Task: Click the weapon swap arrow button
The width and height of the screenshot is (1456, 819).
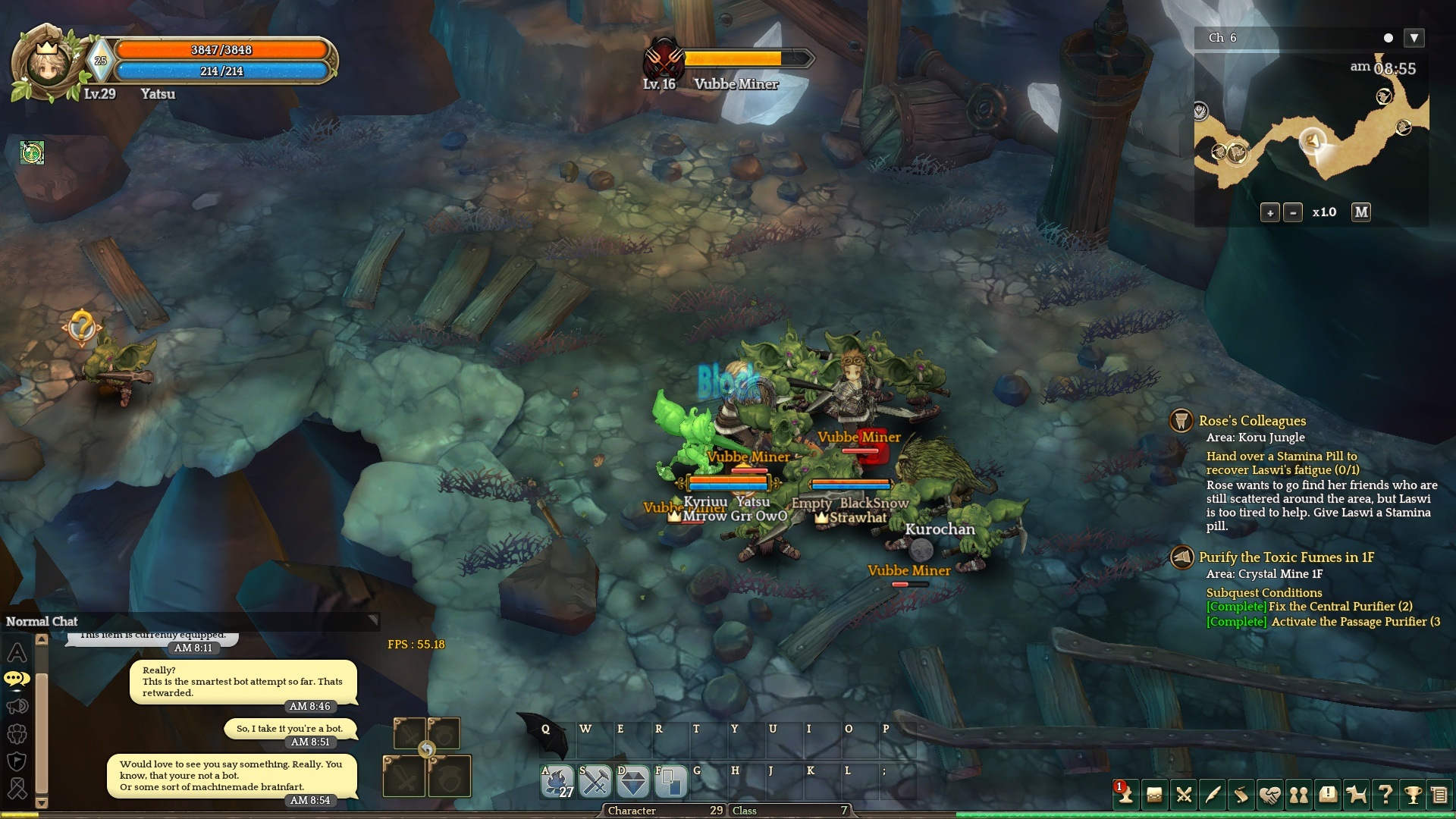Action: pos(427,749)
